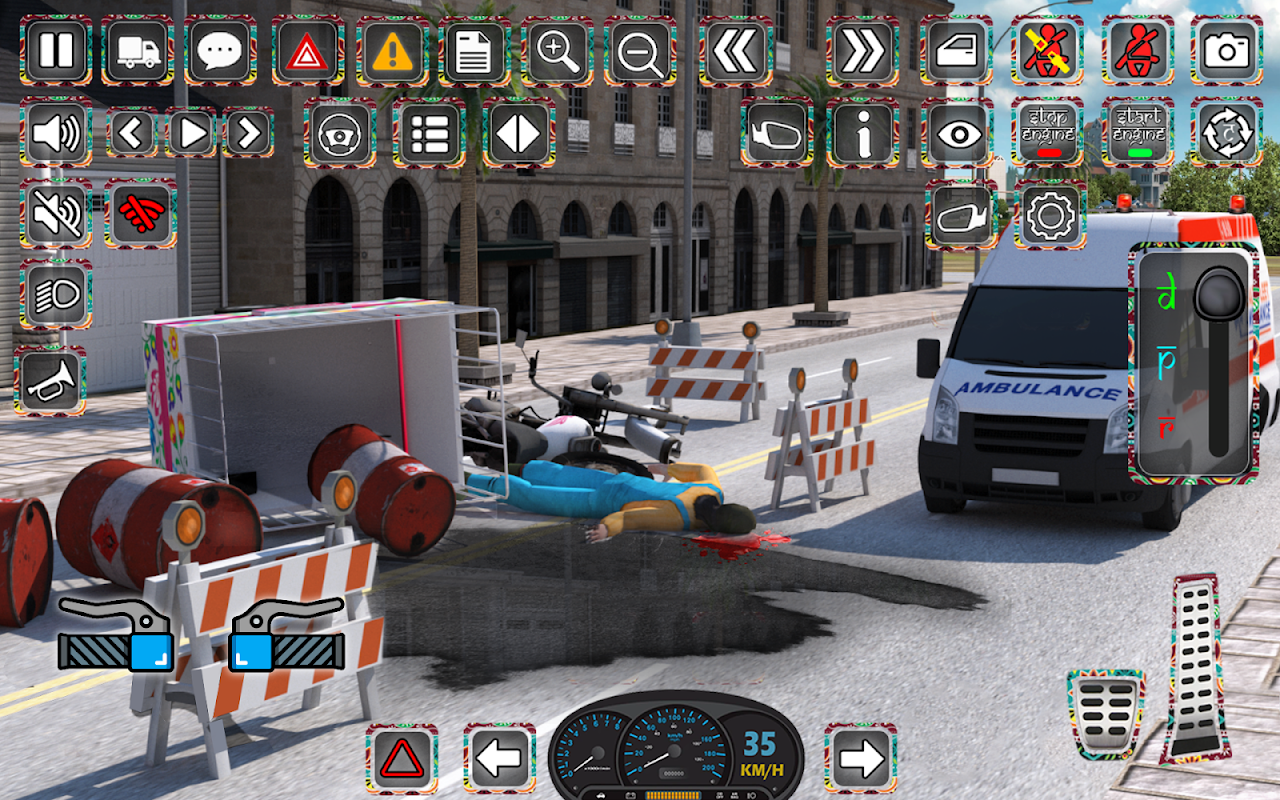Step on the brake pedal
1280x800 pixels.
pos(1105,714)
